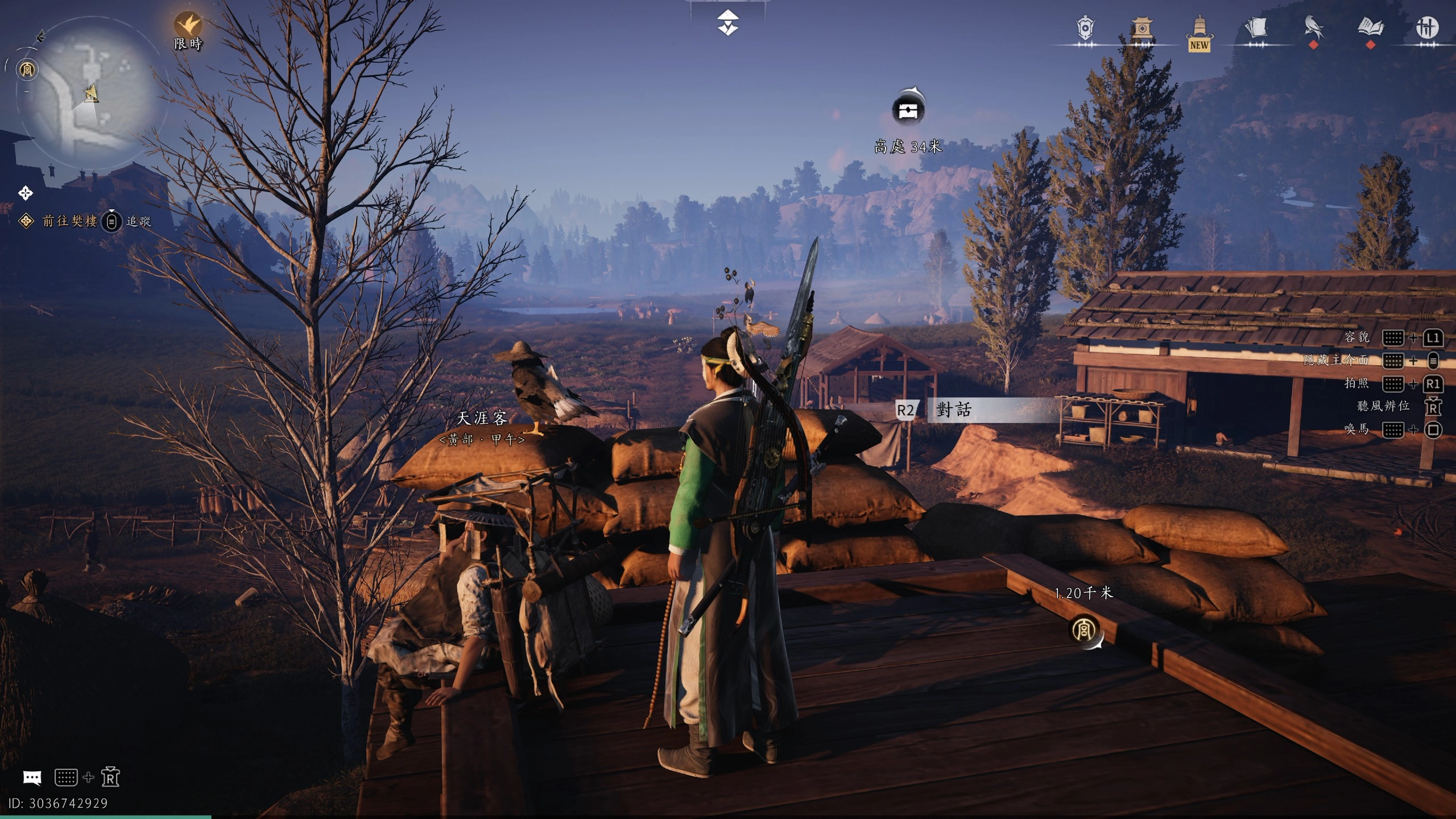Select the 前往樊樓 quest tracker entry

pyautogui.click(x=69, y=221)
